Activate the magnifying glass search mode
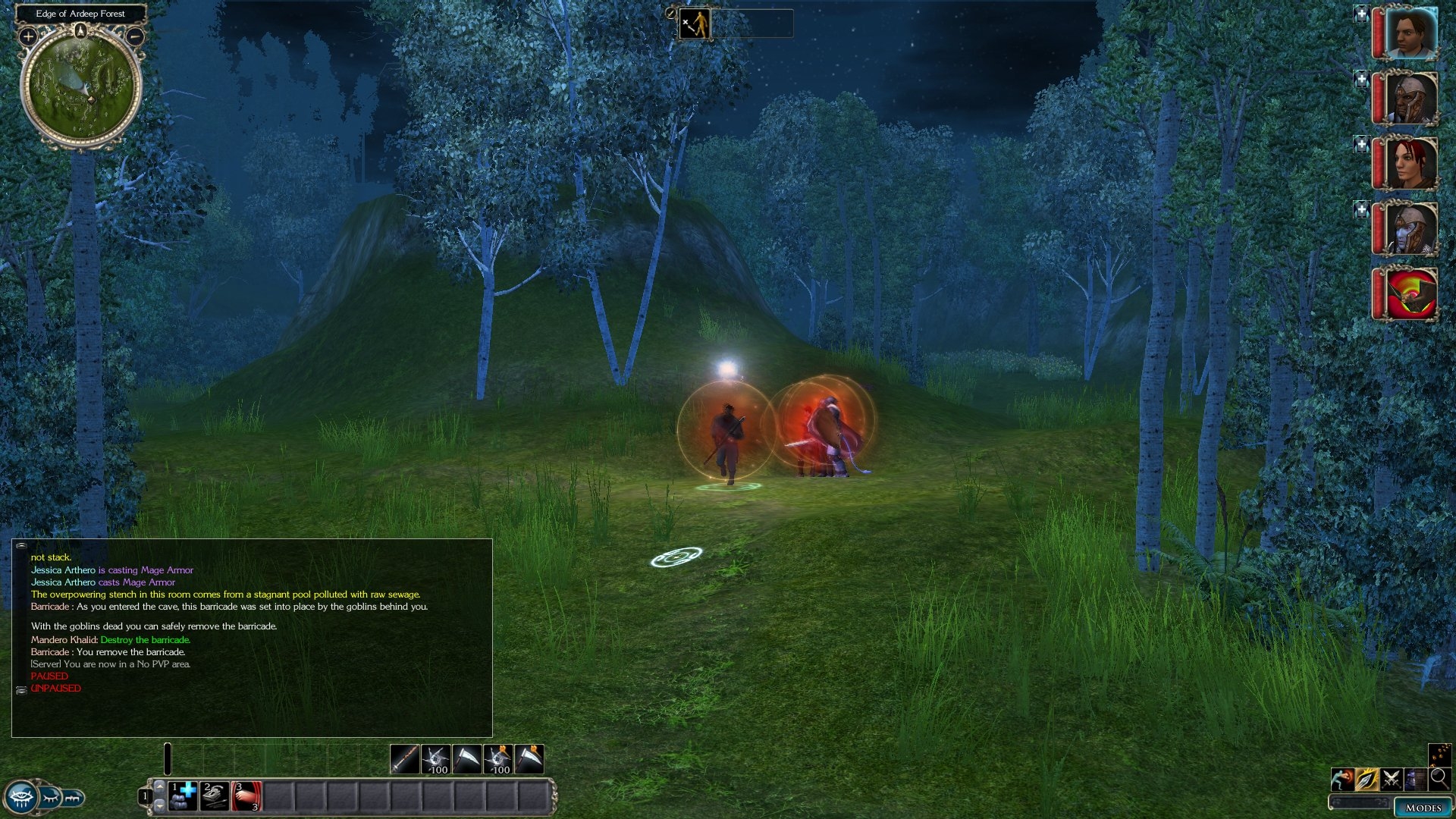Viewport: 1456px width, 819px height. coord(1439,778)
